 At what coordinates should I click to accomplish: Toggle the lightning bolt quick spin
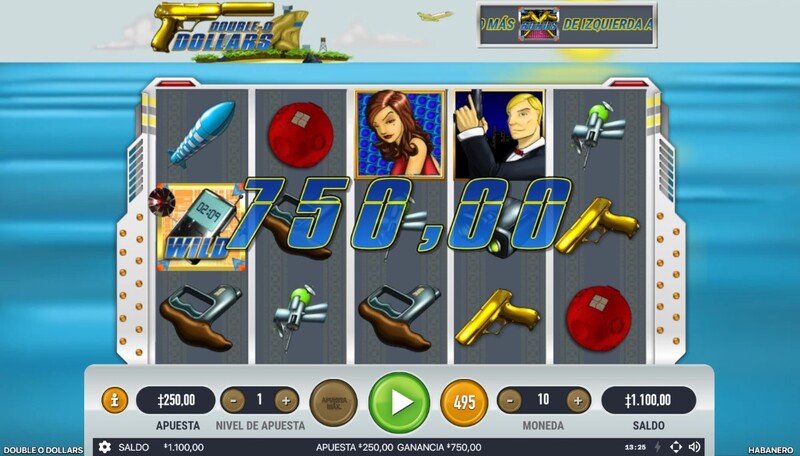click(x=656, y=447)
